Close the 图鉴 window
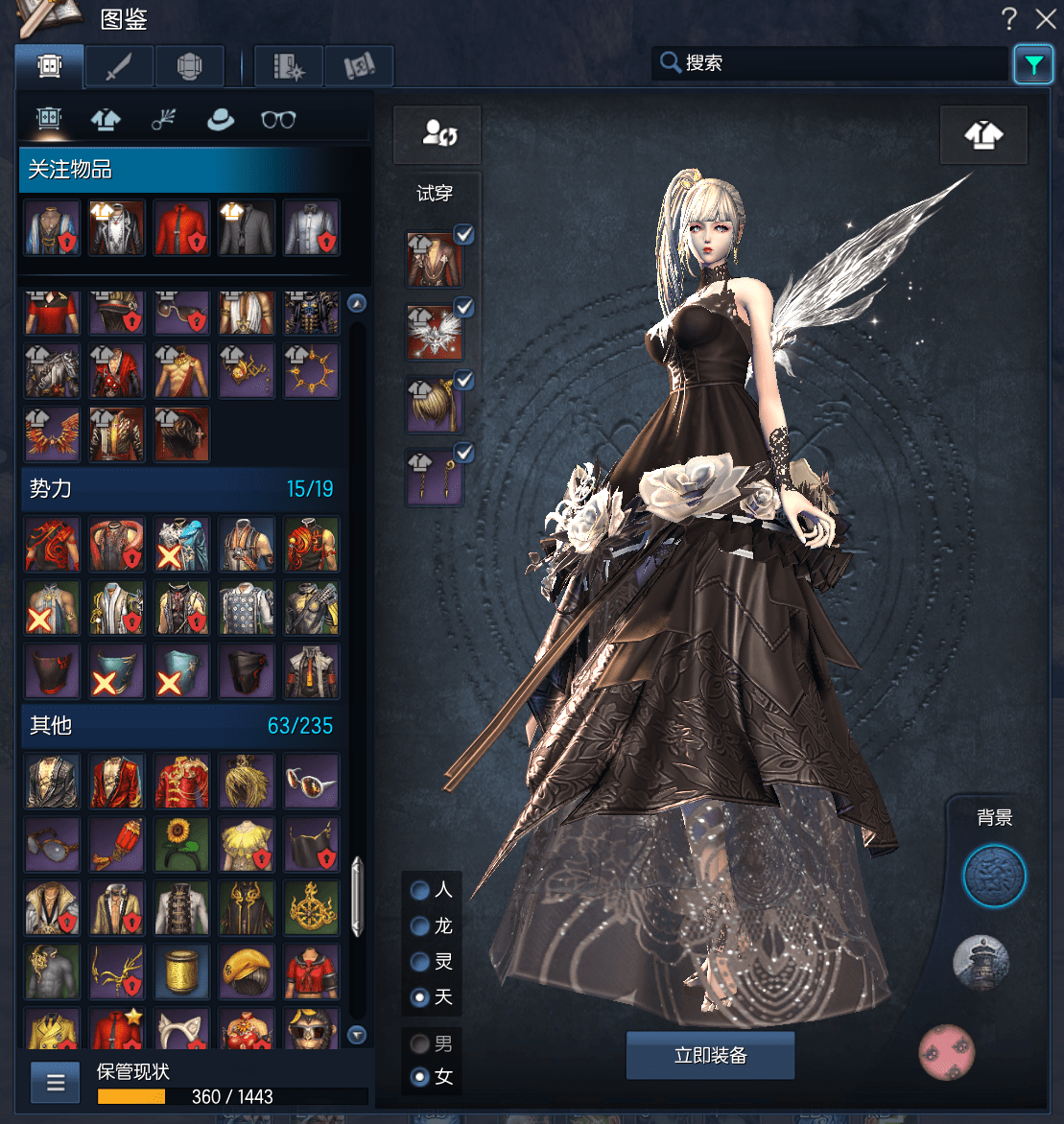1064x1124 pixels. pyautogui.click(x=1045, y=18)
